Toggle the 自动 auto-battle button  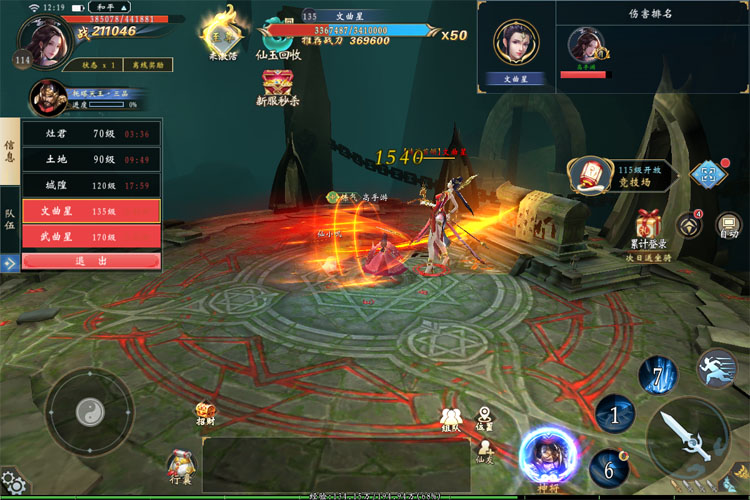pos(729,226)
